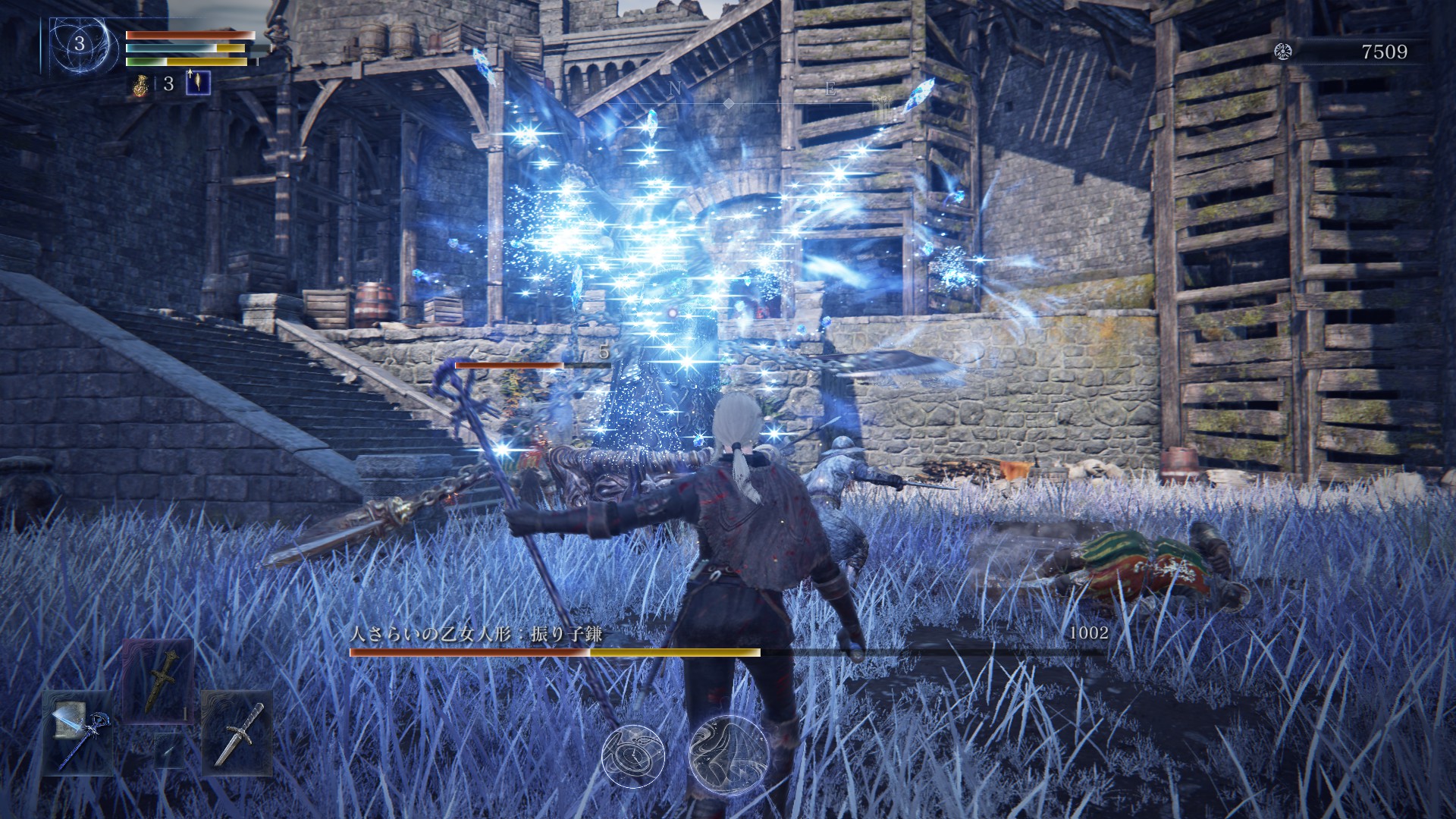Click the golden flask consumable icon
The width and height of the screenshot is (1456, 819).
tap(140, 84)
